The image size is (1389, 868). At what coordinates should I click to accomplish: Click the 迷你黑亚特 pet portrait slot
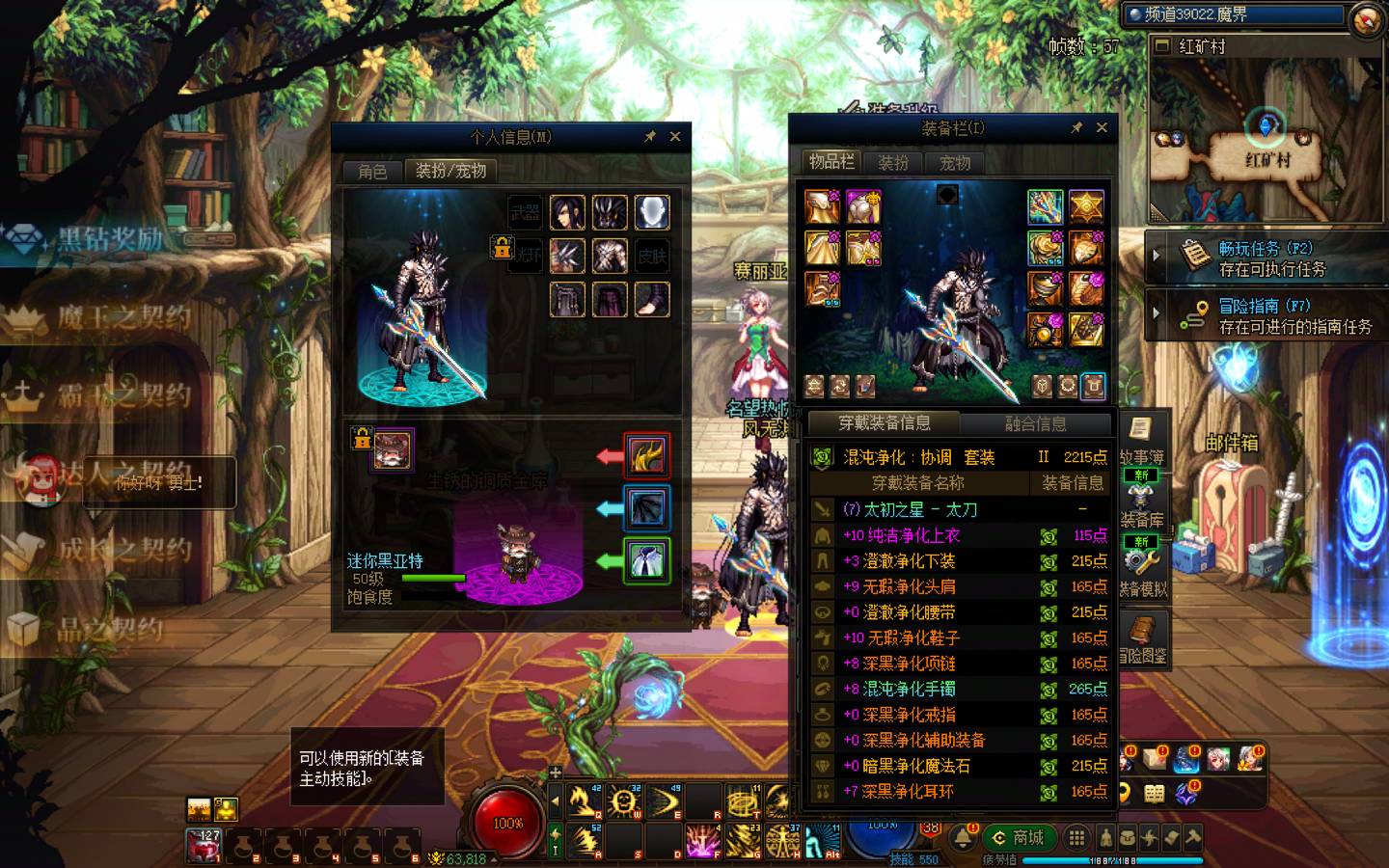pos(393,450)
